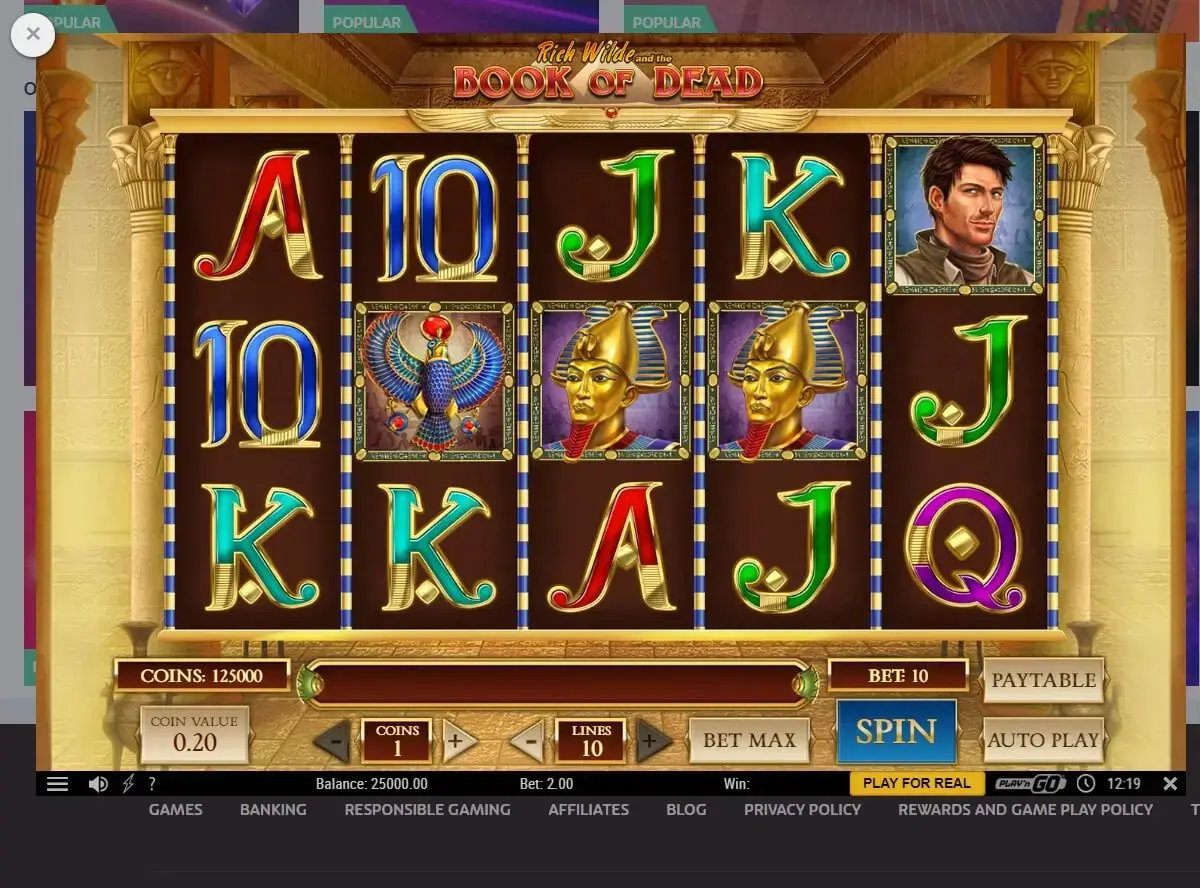The image size is (1200, 888).
Task: Dismiss the game overlay with the round X
Action: (x=33, y=35)
